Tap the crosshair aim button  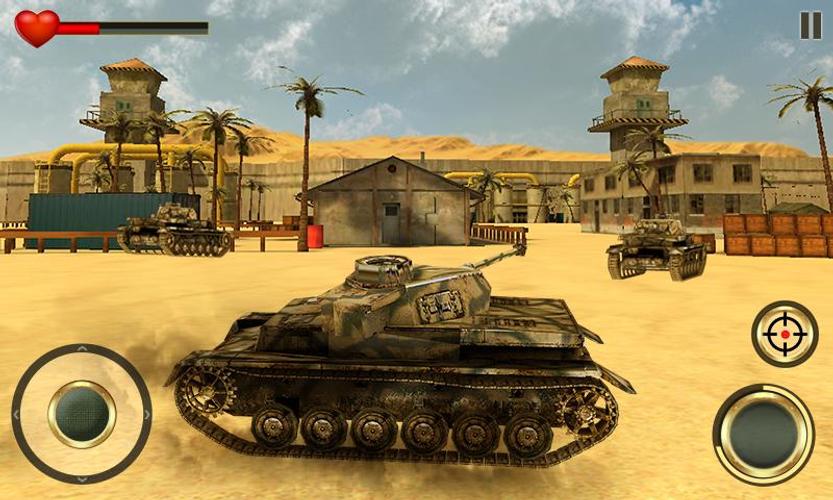click(785, 334)
